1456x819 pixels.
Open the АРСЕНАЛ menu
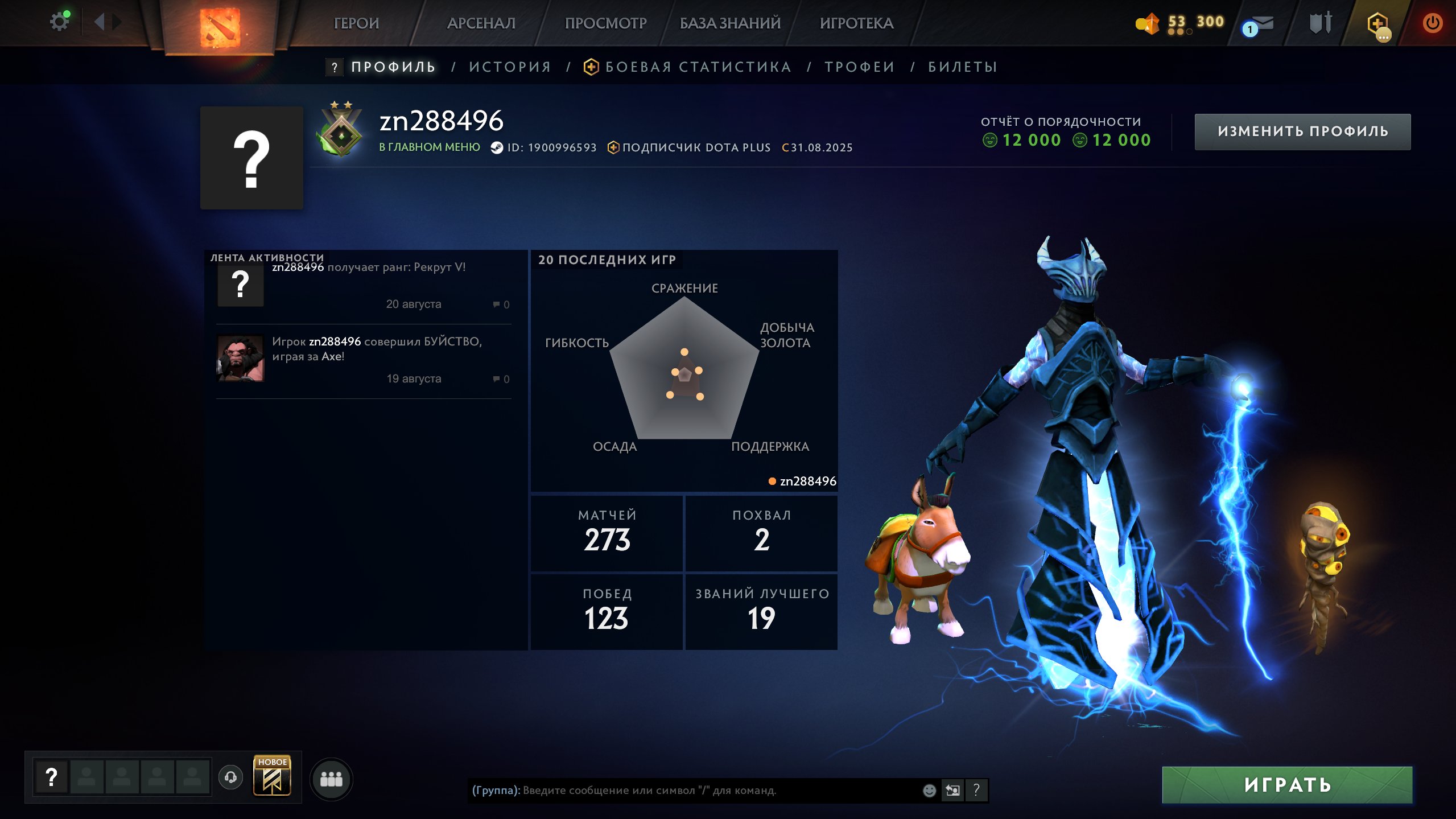point(481,23)
